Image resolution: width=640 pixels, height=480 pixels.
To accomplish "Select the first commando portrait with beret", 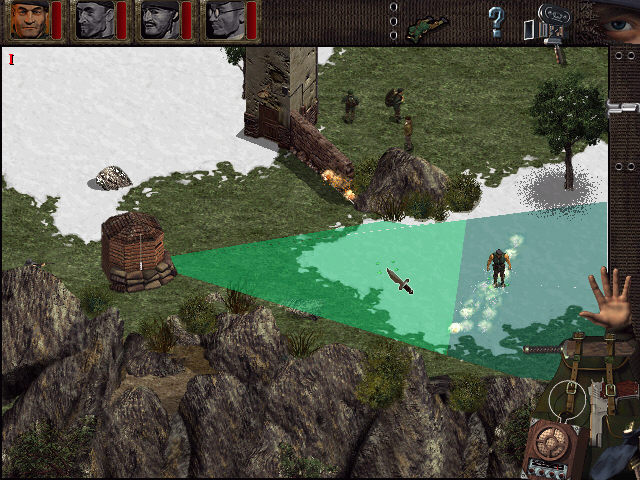I will 30,20.
